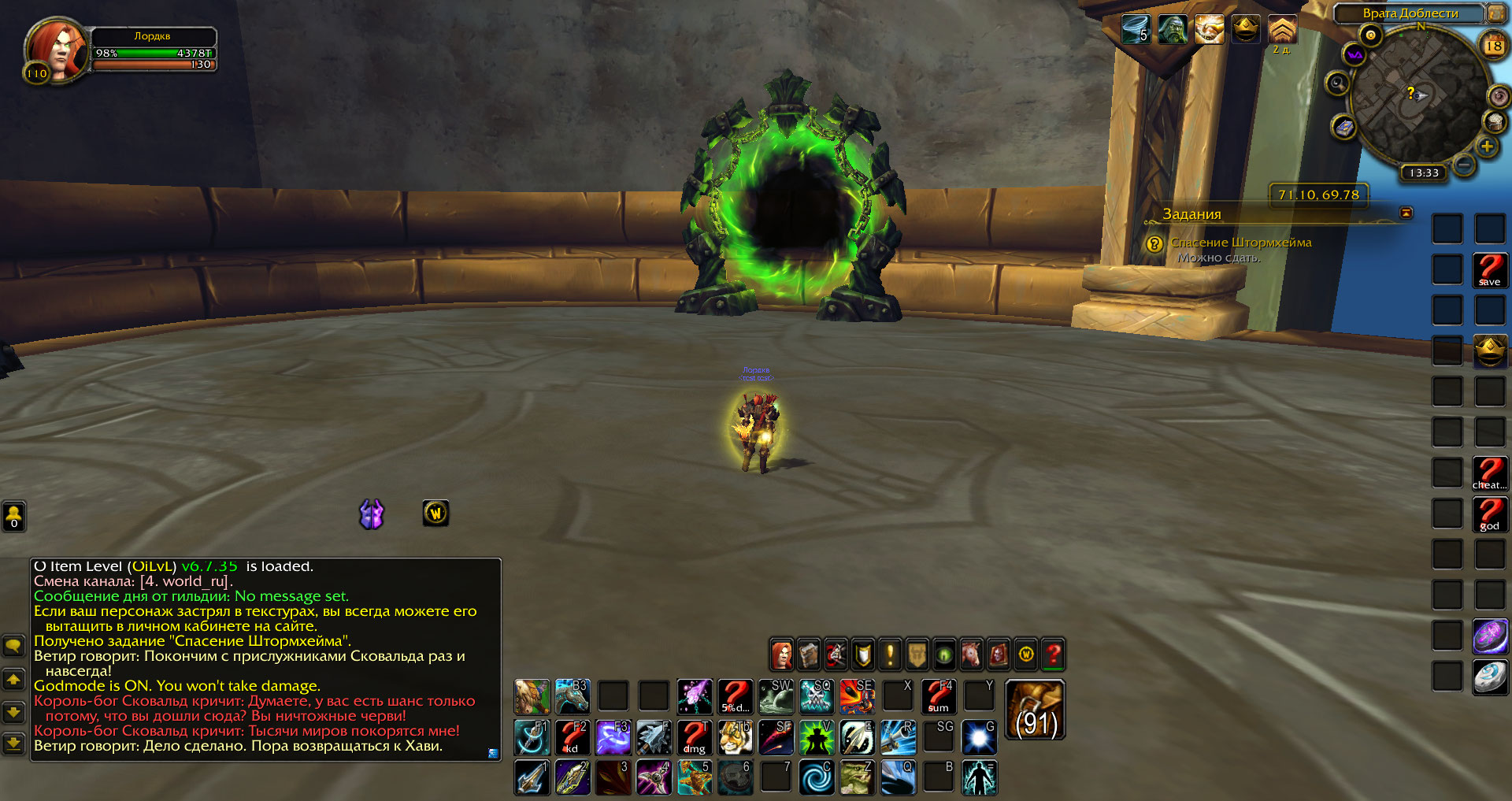The image size is (1512, 801).
Task: Open the red question mark help button
Action: click(x=1053, y=655)
